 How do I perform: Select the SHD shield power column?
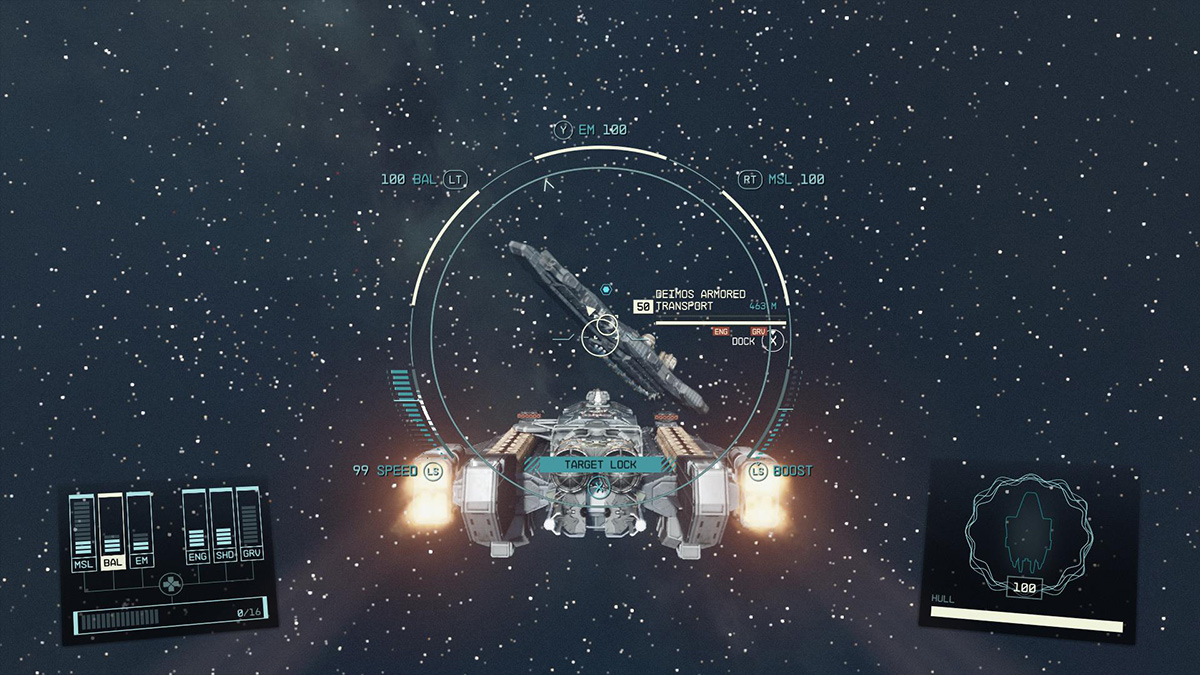(x=223, y=526)
